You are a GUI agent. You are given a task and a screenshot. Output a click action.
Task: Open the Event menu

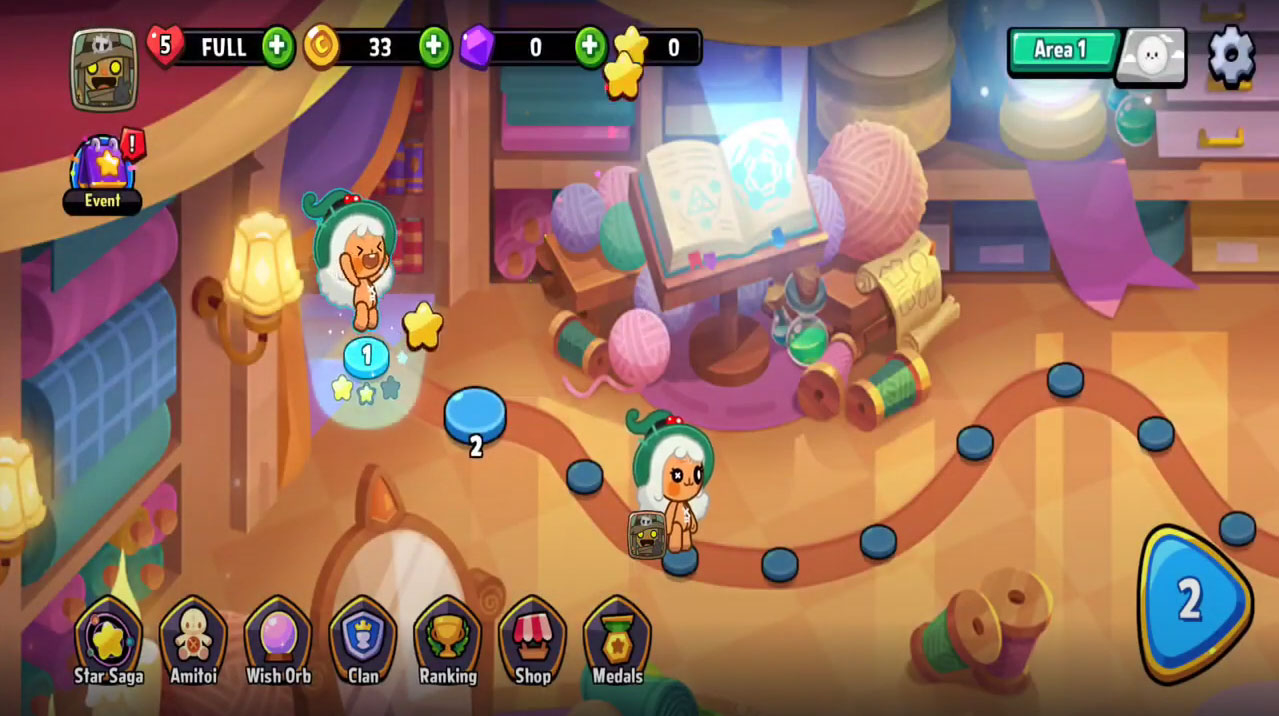[103, 174]
